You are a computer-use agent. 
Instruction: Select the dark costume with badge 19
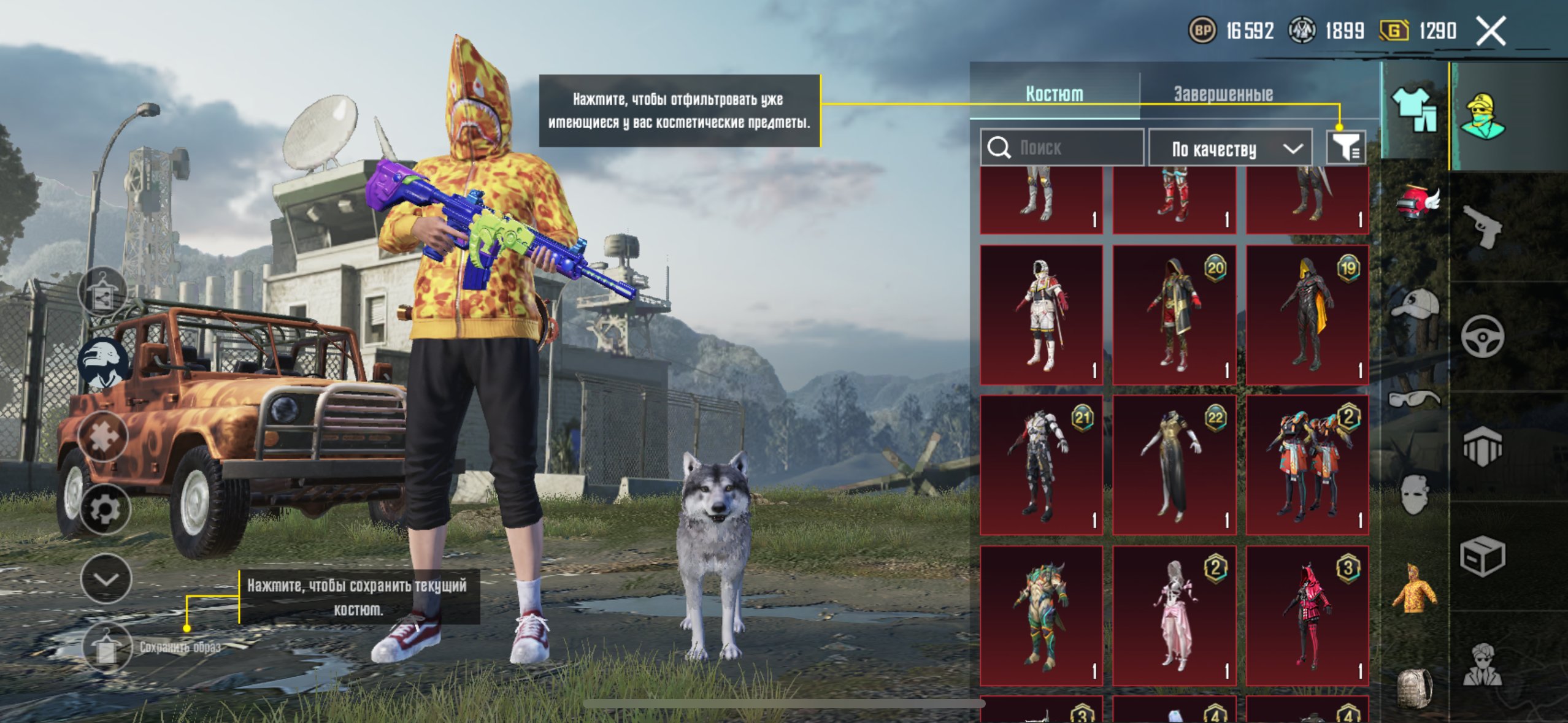coord(1307,315)
